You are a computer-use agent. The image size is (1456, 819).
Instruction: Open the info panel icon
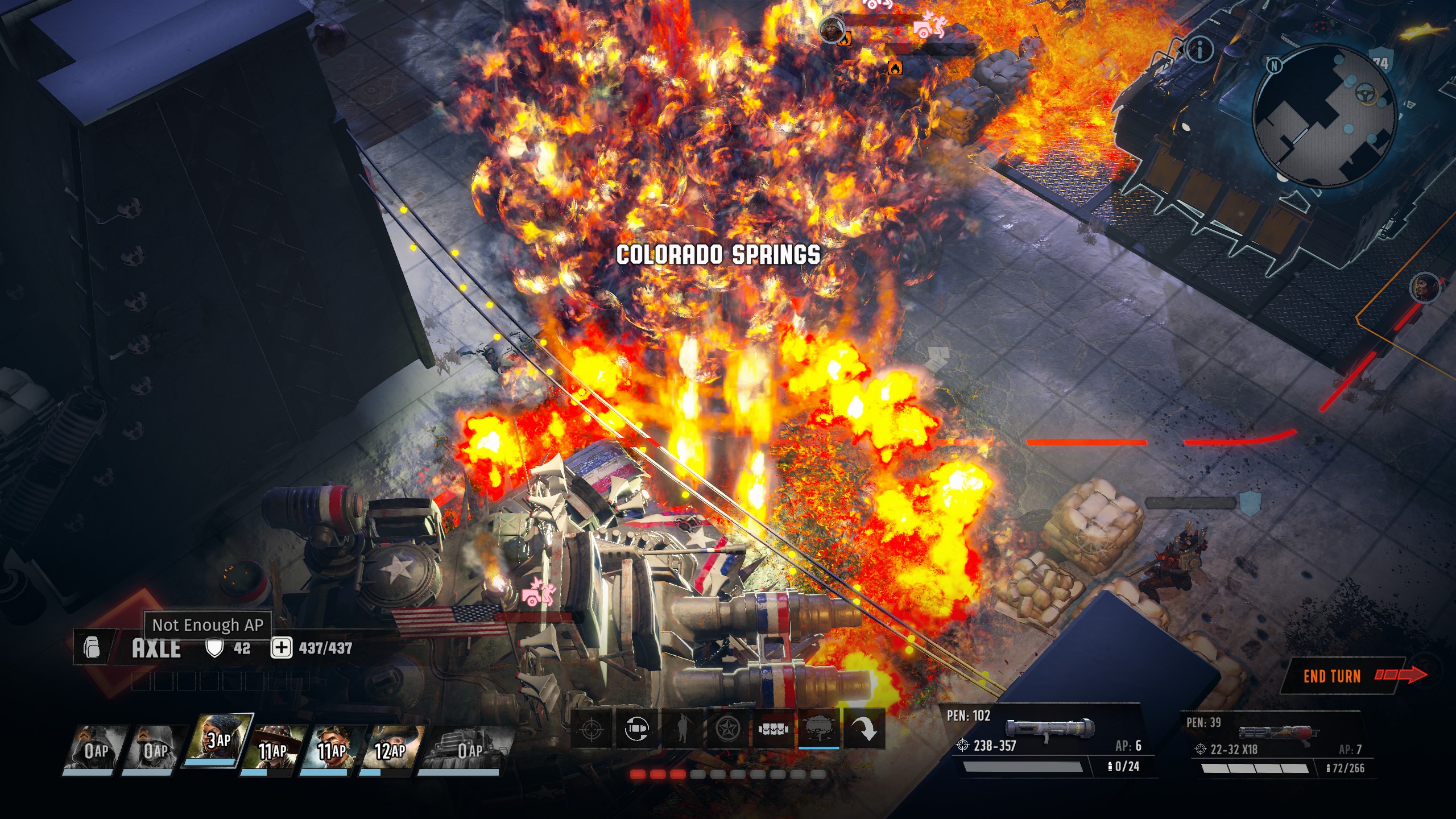click(1200, 51)
